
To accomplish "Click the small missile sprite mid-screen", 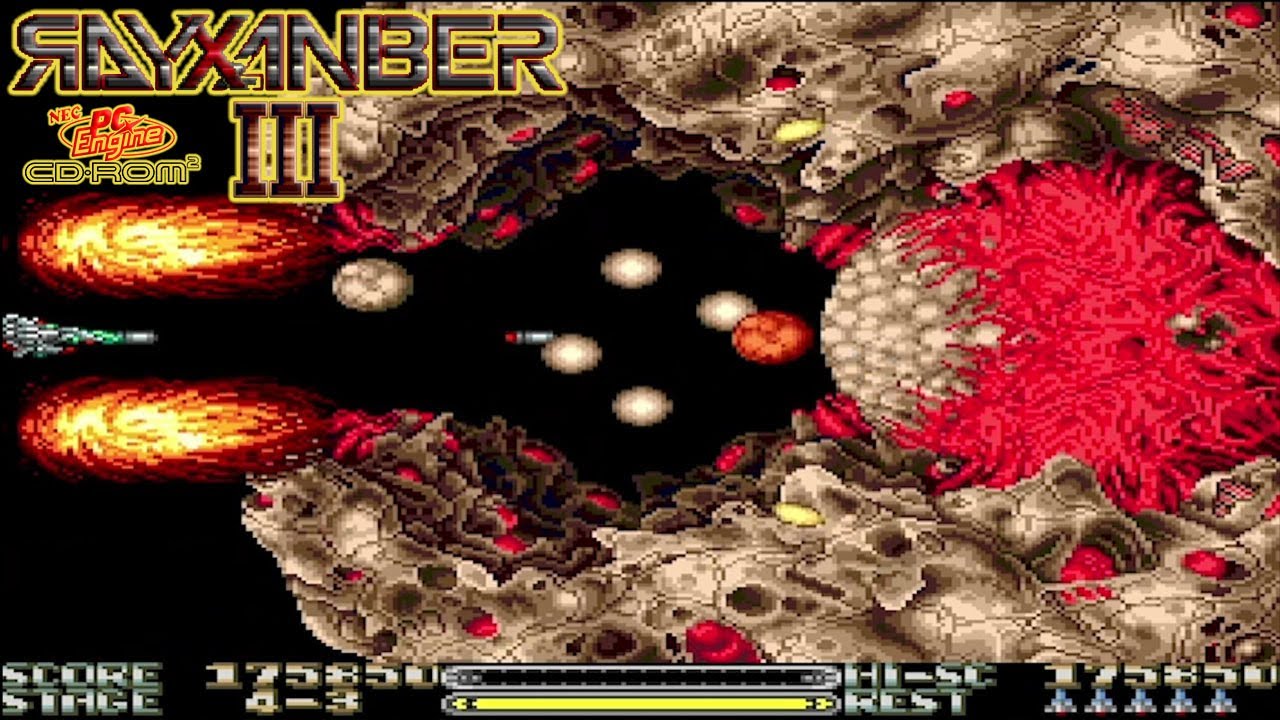I will [x=530, y=336].
